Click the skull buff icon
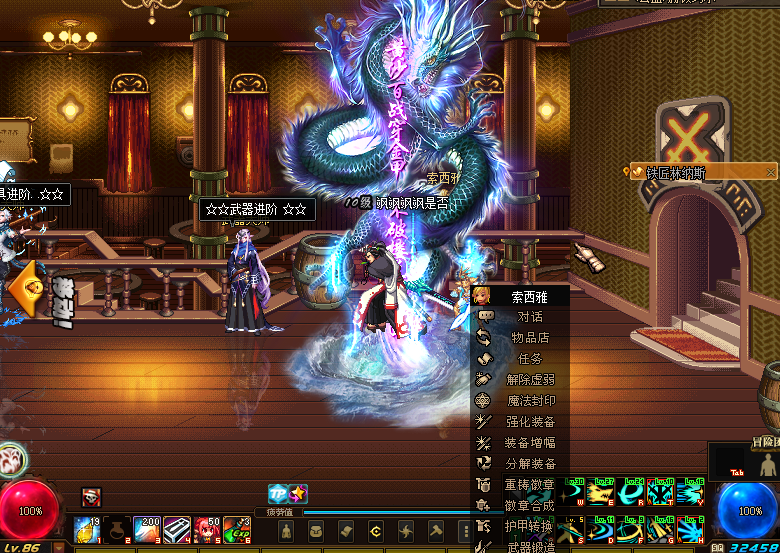The width and height of the screenshot is (780, 553). coord(91,497)
